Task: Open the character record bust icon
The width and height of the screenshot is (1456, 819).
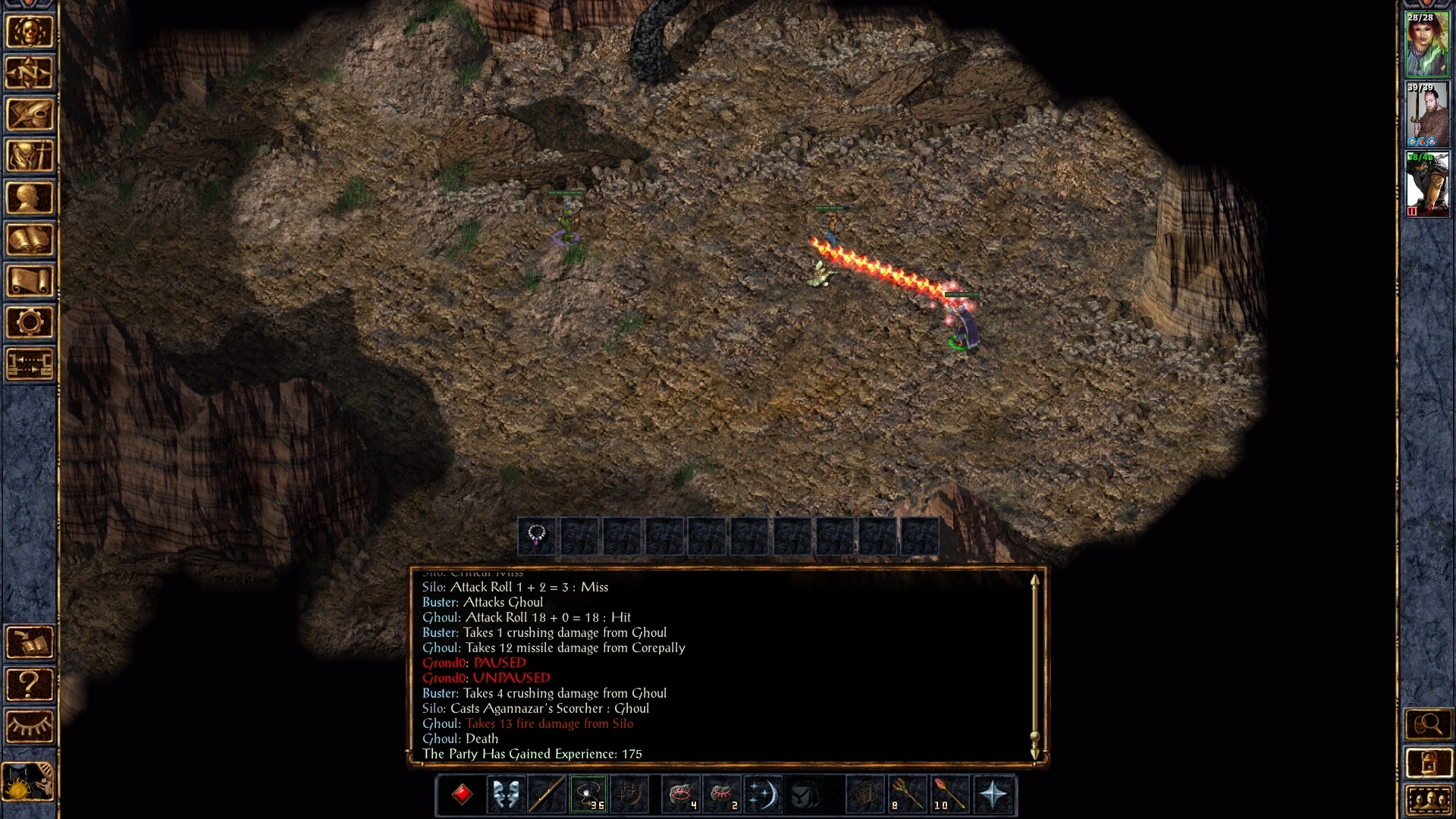Action: tap(30, 199)
